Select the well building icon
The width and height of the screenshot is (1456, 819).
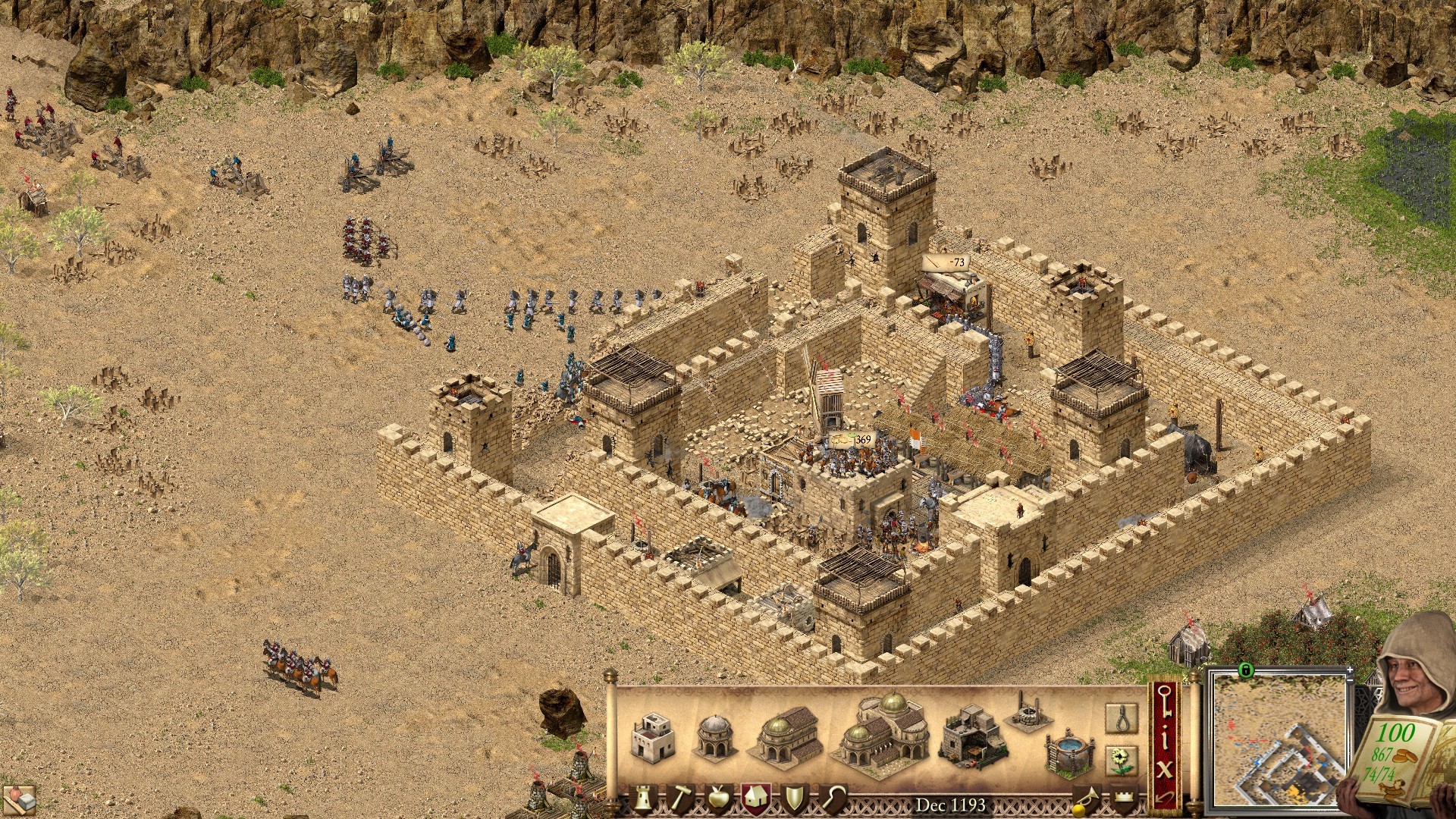(x=1026, y=711)
